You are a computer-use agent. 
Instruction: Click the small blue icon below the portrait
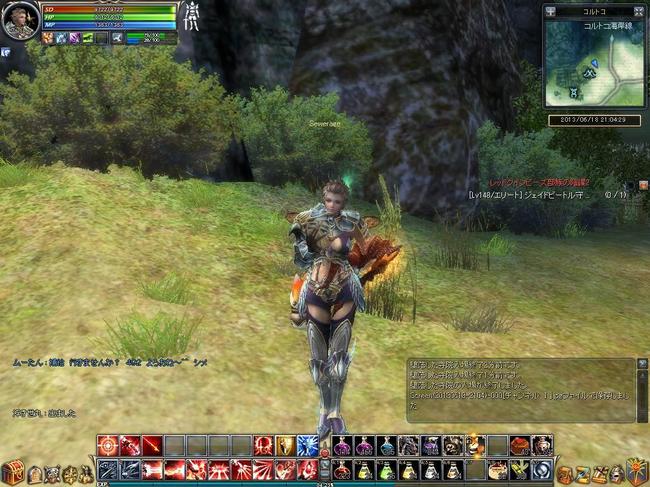tap(5, 51)
